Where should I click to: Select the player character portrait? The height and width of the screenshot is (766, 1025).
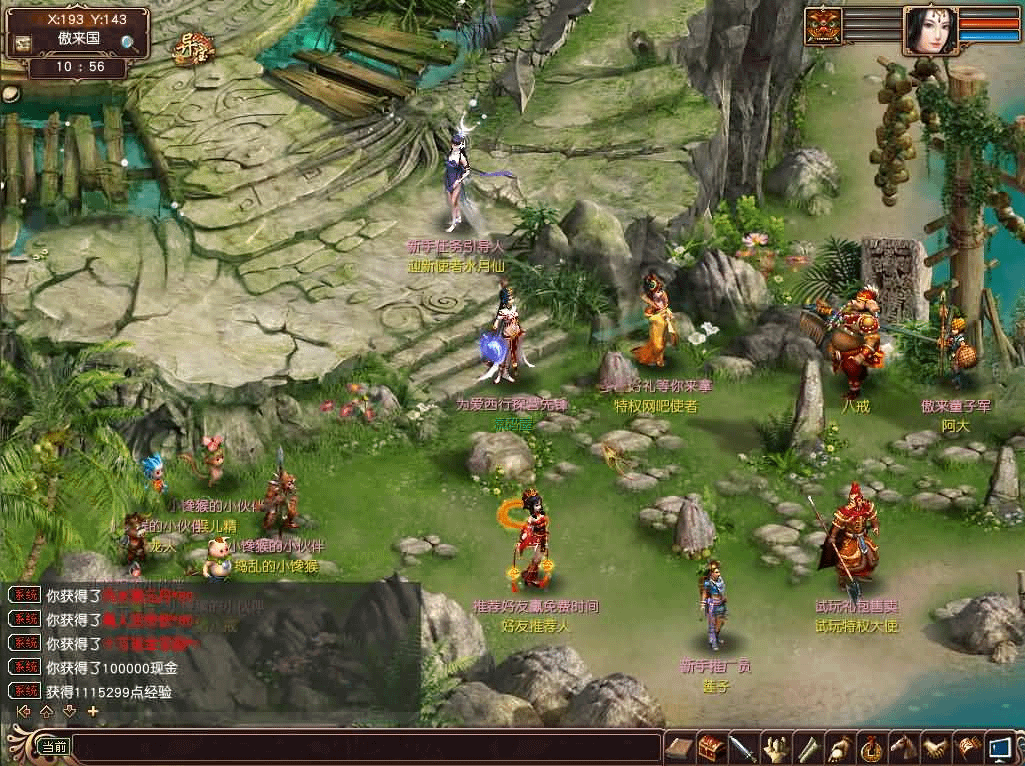(929, 29)
